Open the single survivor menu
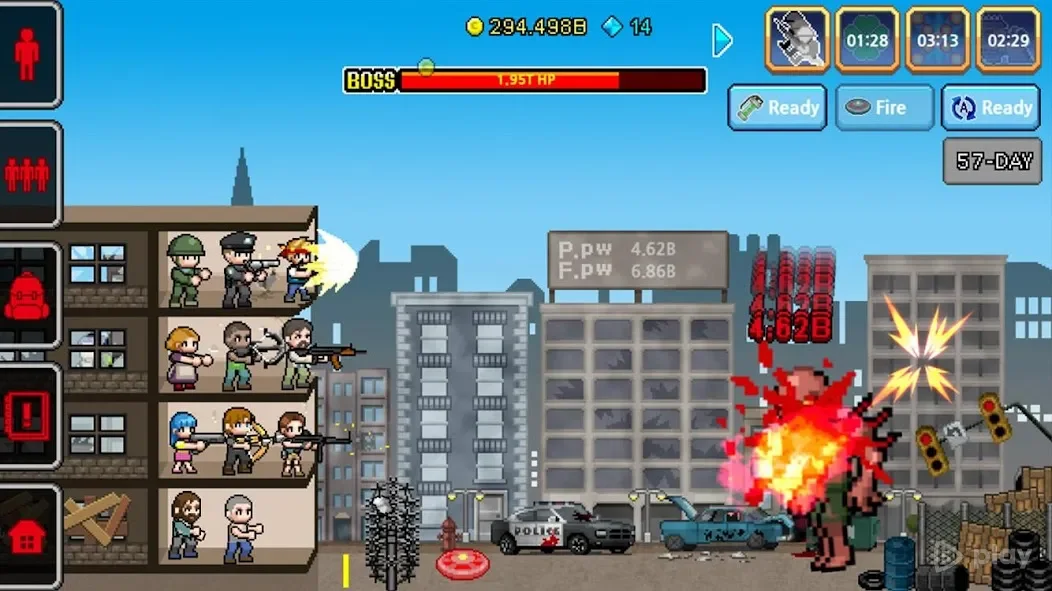 [26, 54]
